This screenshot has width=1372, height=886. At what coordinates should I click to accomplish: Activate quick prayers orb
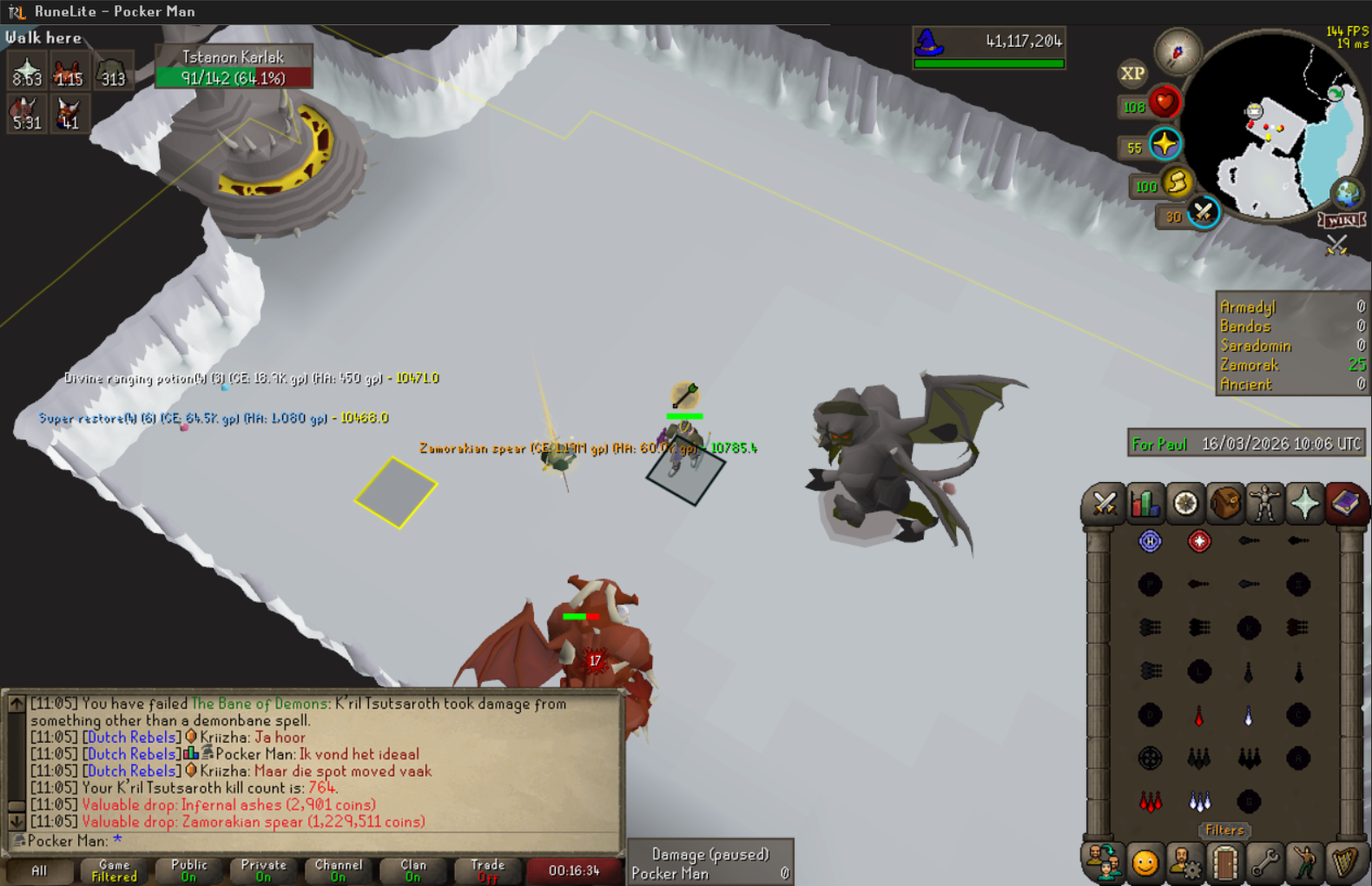[x=1164, y=144]
